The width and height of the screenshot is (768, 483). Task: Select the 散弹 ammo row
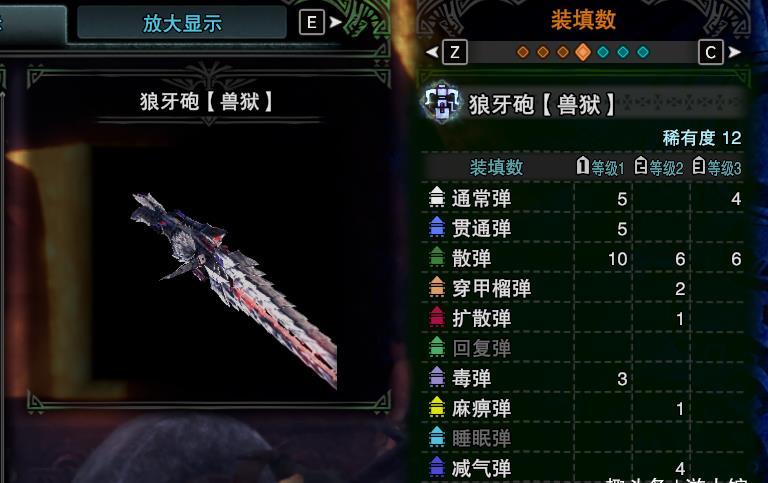[x=471, y=259]
